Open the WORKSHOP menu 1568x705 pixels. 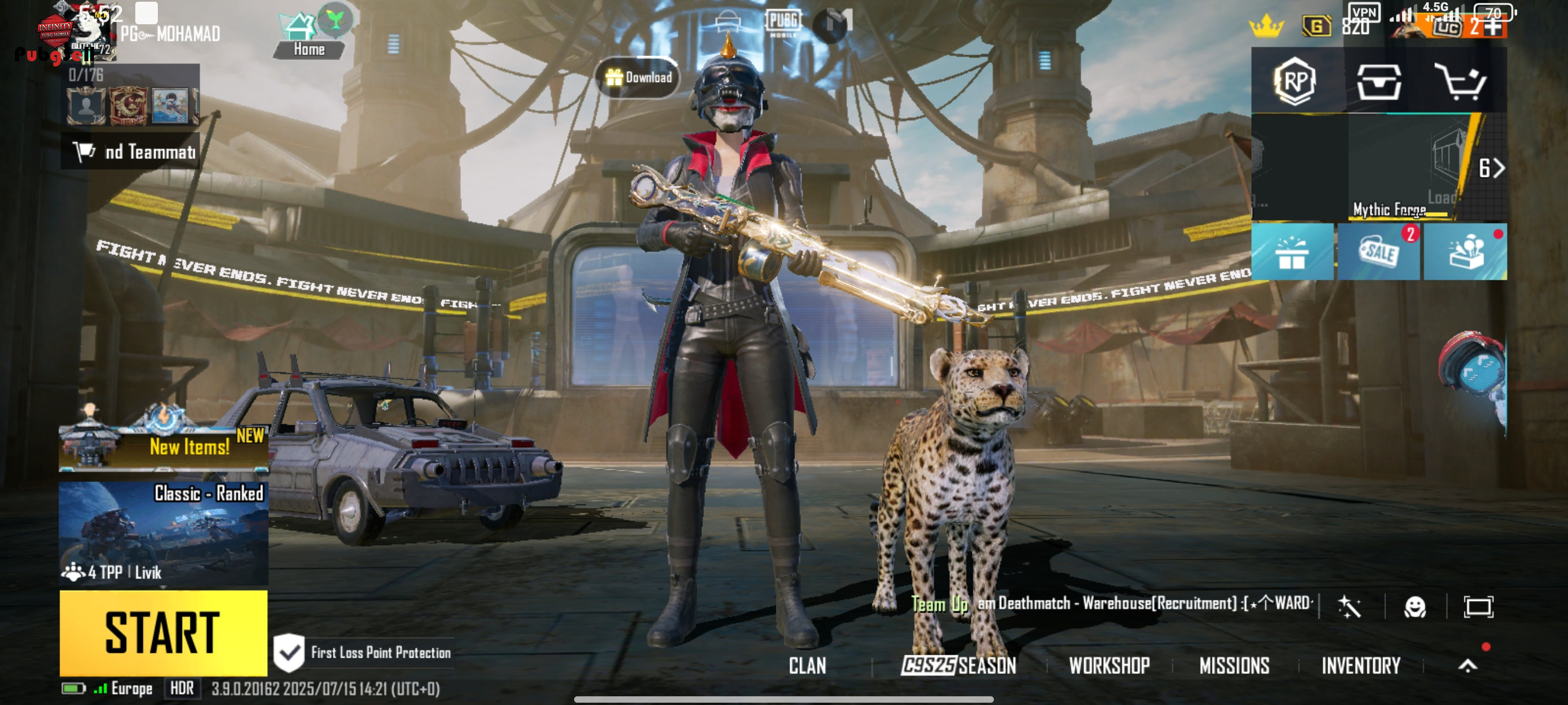(1109, 666)
